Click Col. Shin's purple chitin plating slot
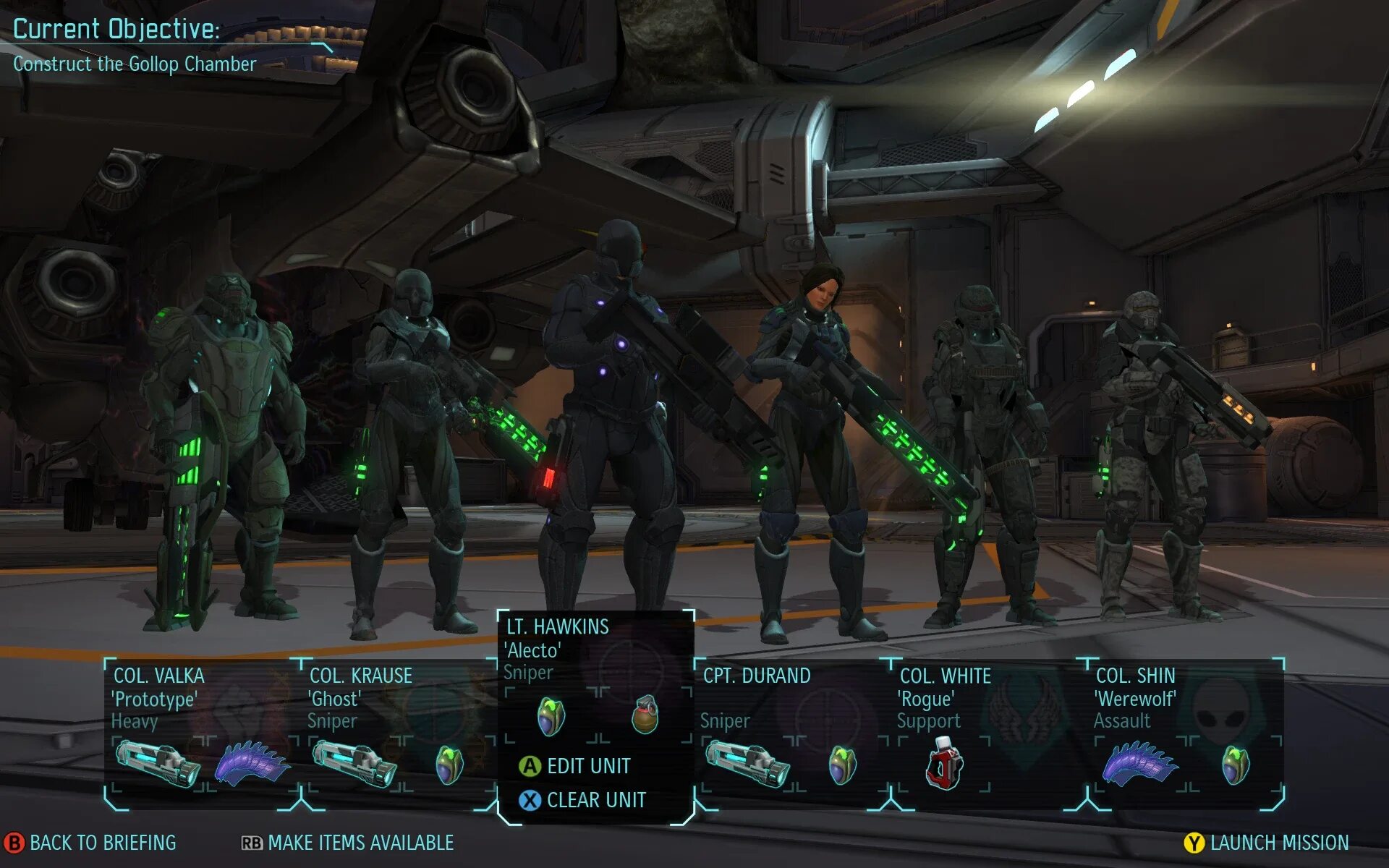The width and height of the screenshot is (1389, 868). (x=1140, y=765)
